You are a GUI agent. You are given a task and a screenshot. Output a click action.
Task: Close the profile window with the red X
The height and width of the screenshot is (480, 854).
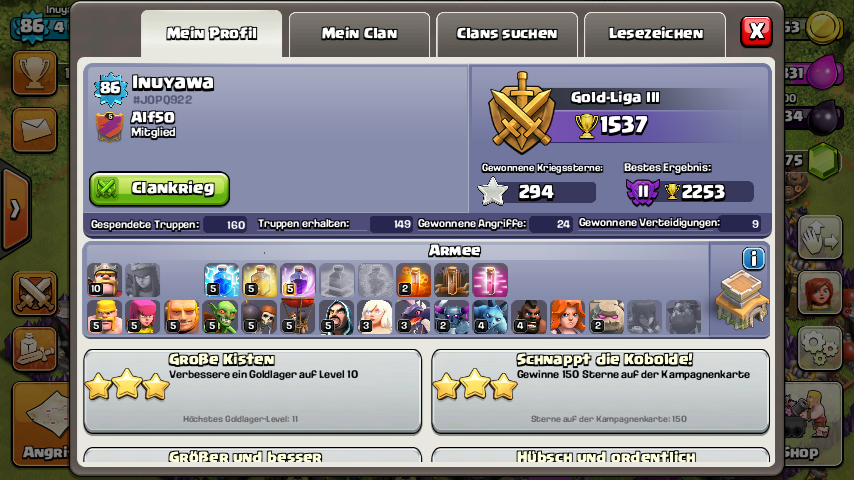pyautogui.click(x=756, y=31)
